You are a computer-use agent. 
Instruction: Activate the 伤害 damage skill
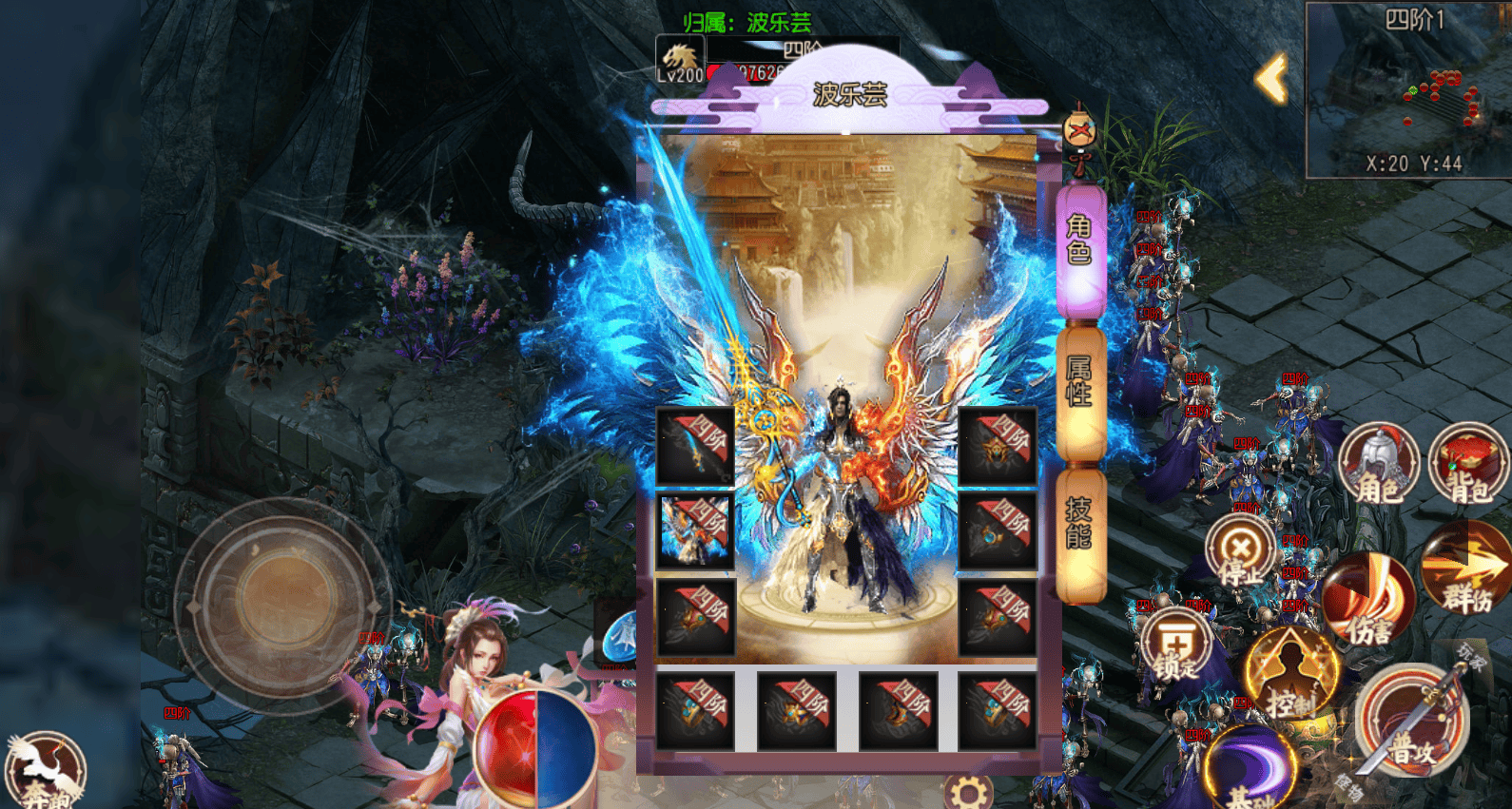[x=1367, y=601]
